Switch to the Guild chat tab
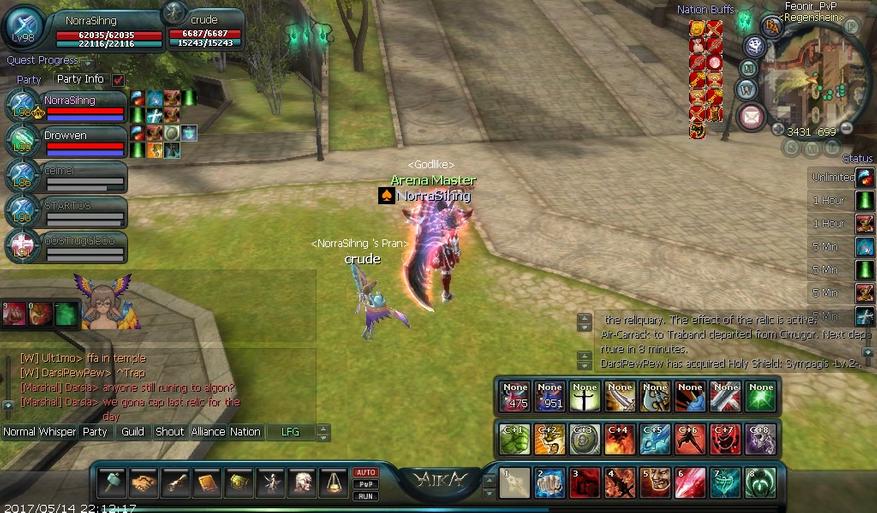877x513 pixels. tap(133, 432)
